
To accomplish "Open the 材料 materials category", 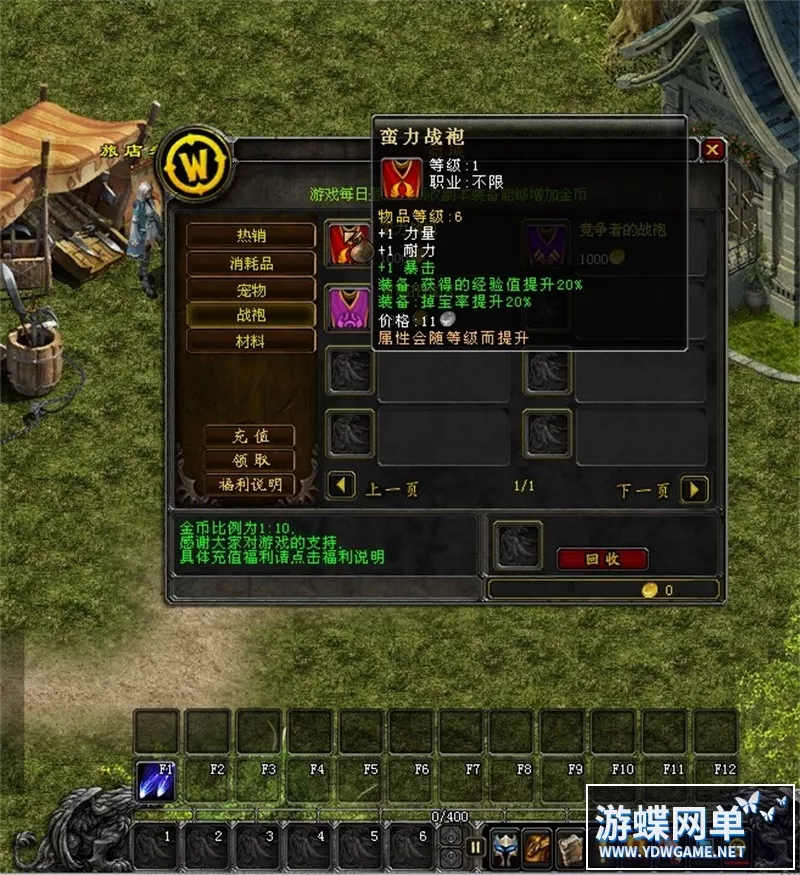I will [251, 341].
